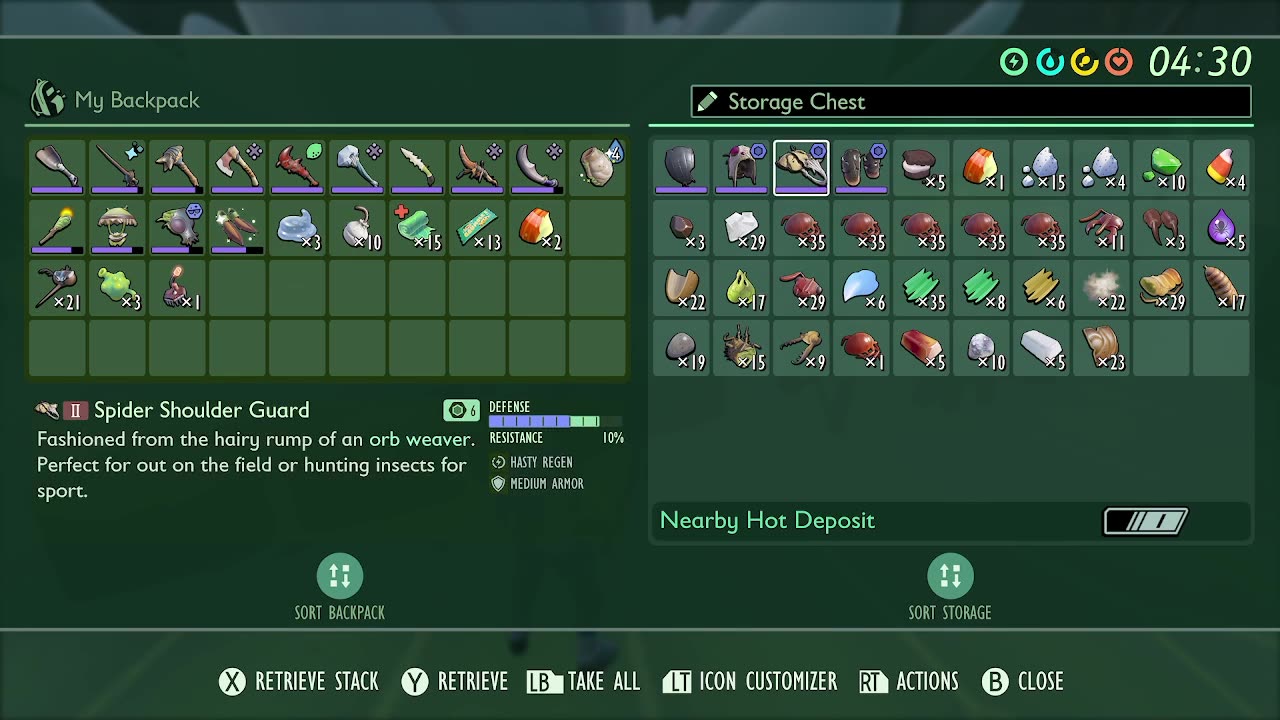Select the mushroom hat in the backpack
The width and height of the screenshot is (1280, 720).
(x=117, y=228)
